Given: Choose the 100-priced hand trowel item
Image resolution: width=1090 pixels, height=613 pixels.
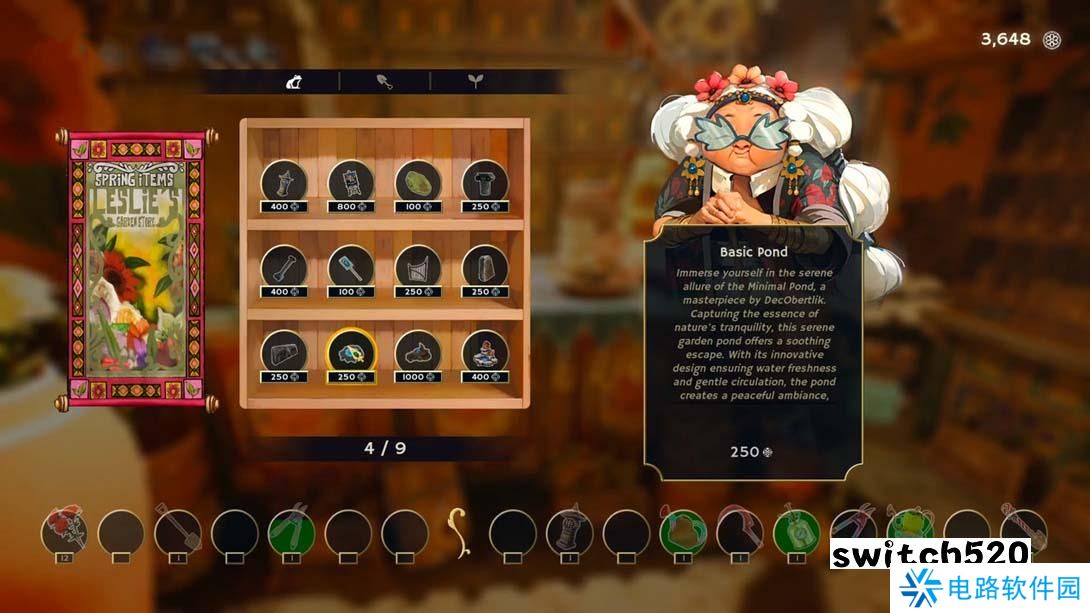Looking at the screenshot, I should [x=351, y=267].
